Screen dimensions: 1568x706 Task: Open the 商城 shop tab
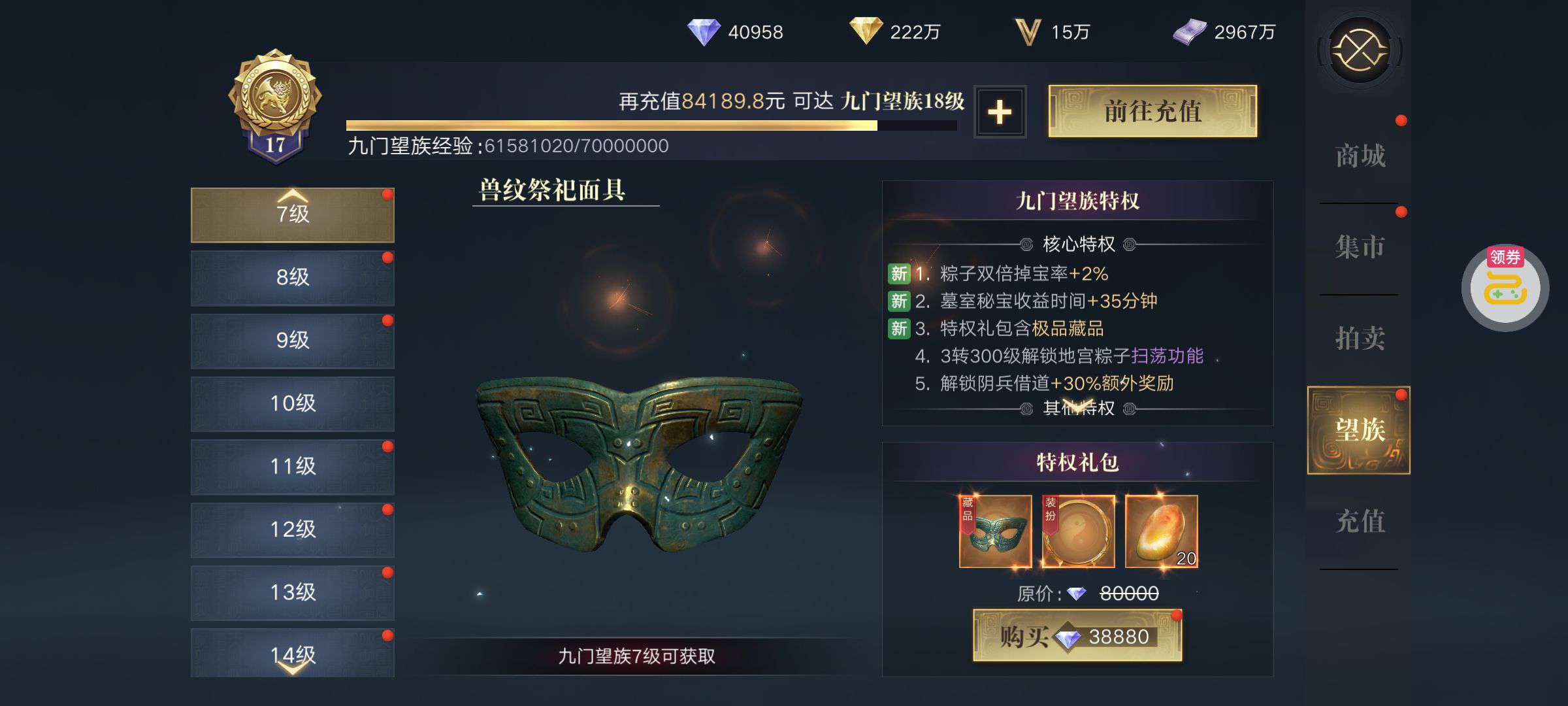click(1360, 156)
